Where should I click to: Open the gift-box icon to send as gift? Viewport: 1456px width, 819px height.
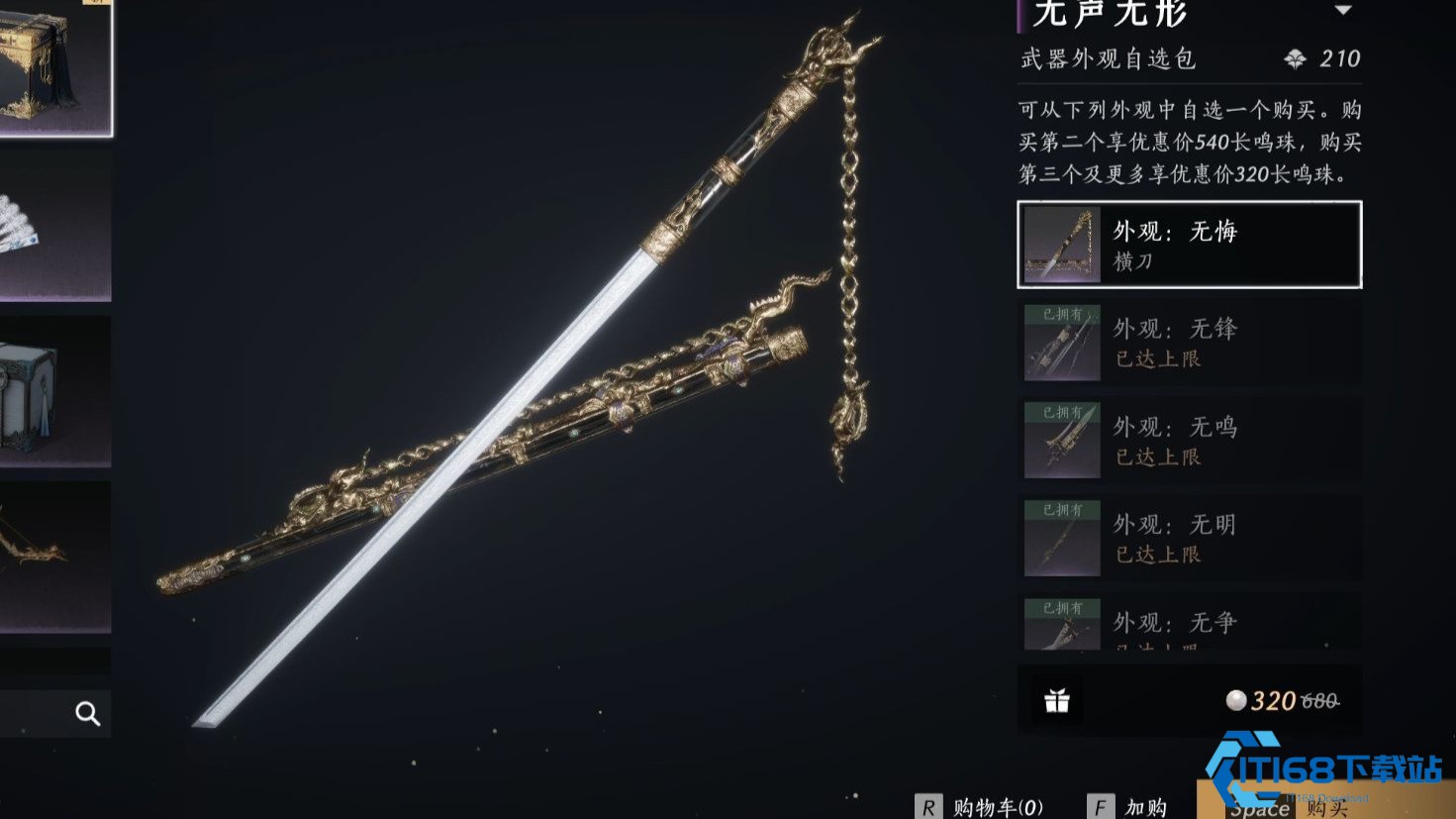1057,701
